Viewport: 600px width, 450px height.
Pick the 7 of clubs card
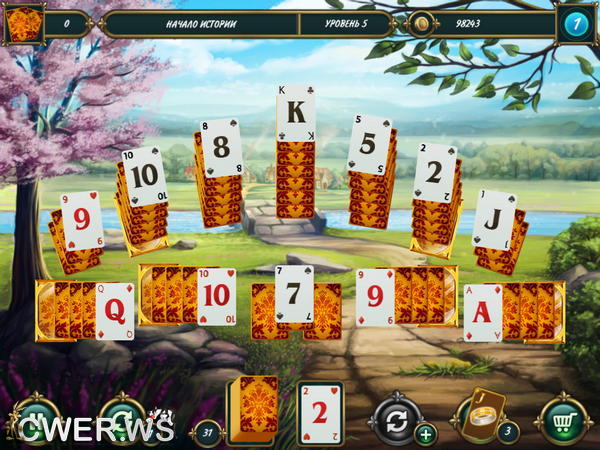point(294,295)
